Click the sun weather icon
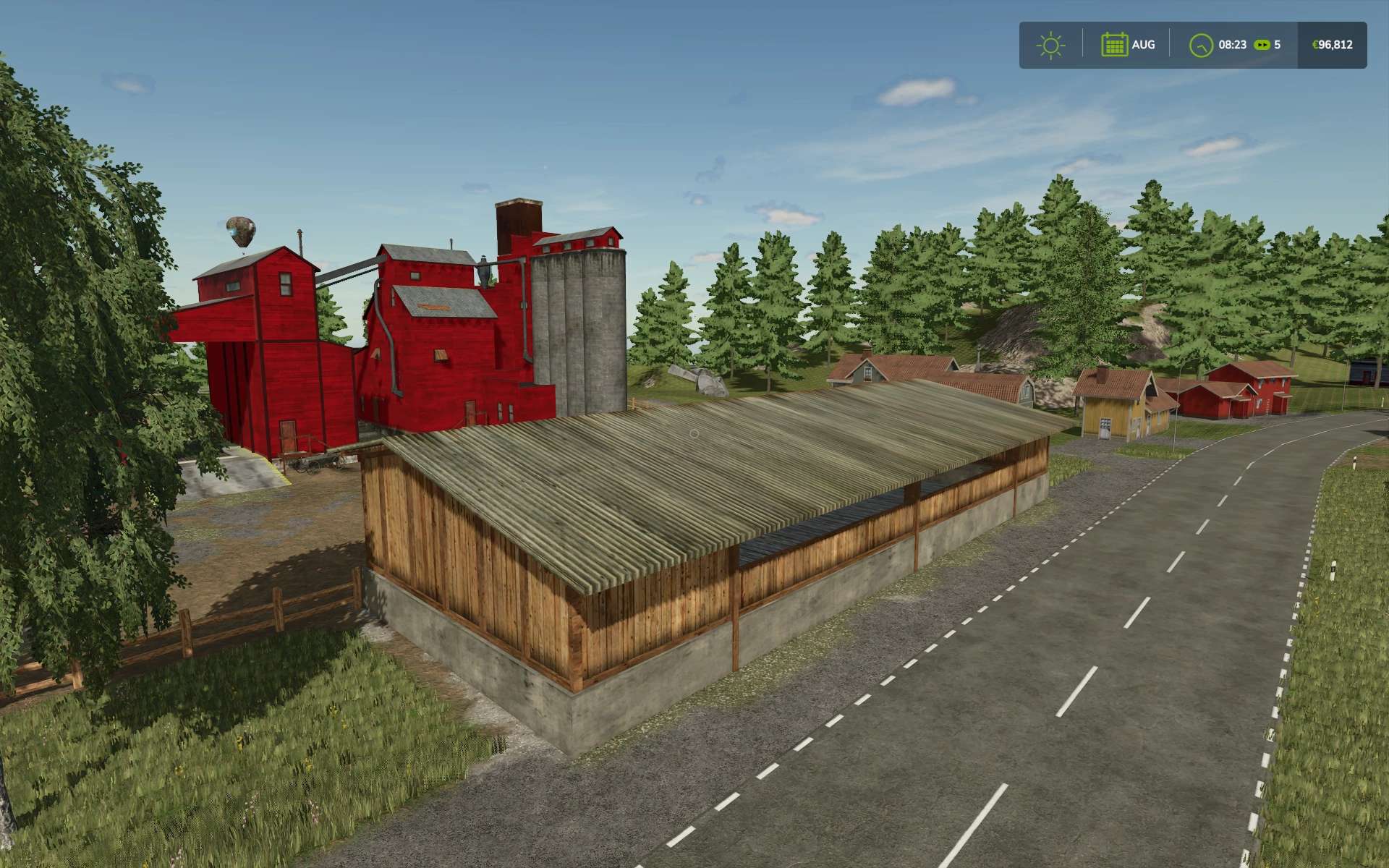1389x868 pixels. 1050,45
